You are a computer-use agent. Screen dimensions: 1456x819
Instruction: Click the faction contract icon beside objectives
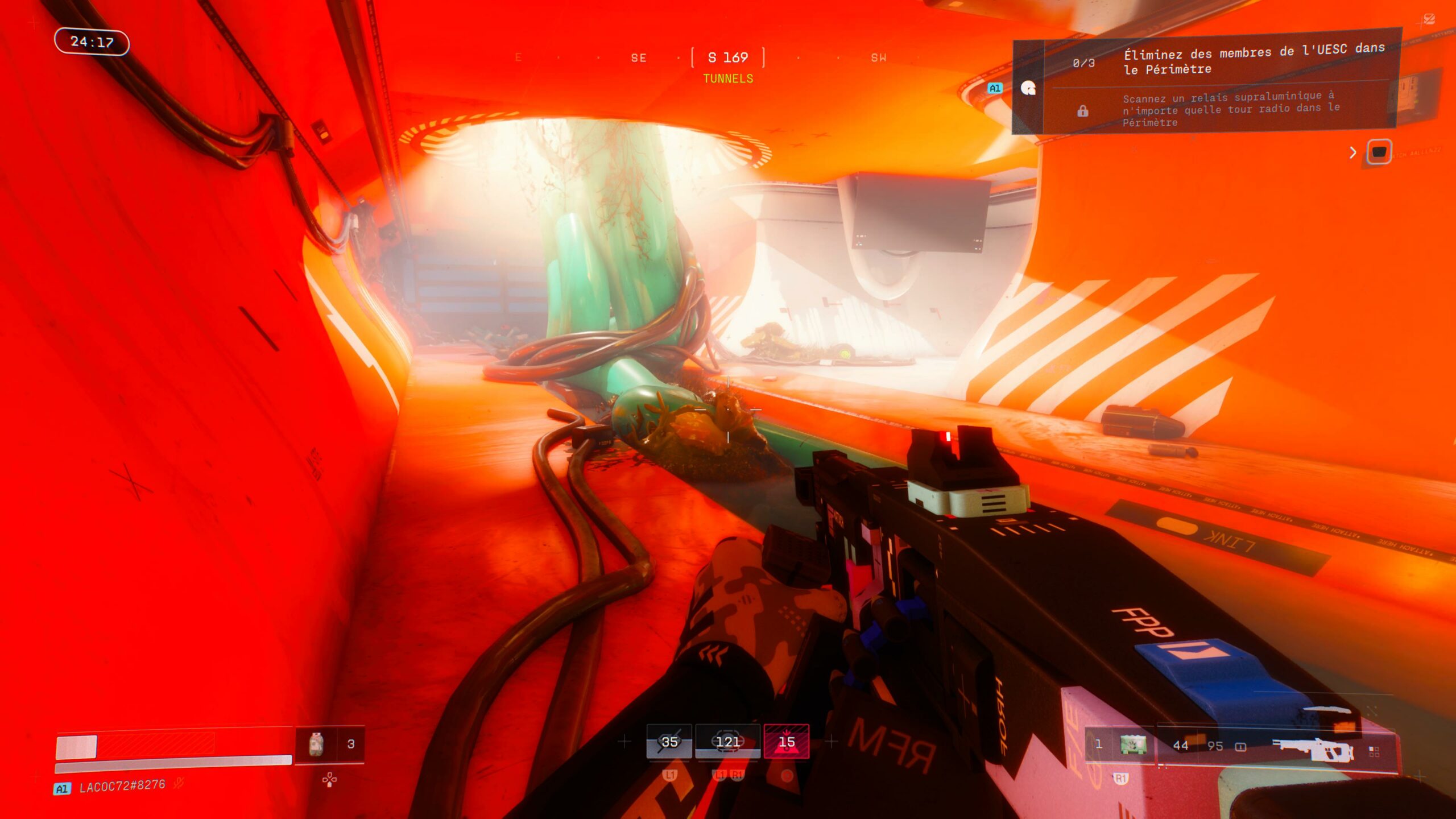1028,88
